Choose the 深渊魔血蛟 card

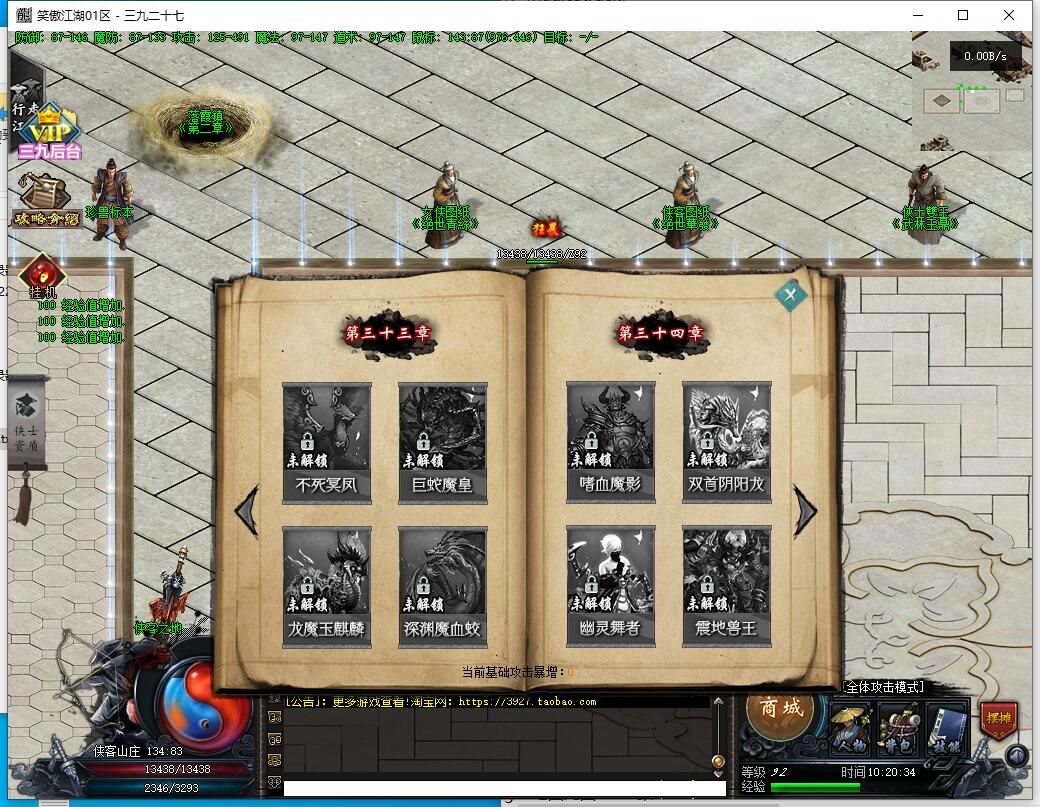click(443, 585)
